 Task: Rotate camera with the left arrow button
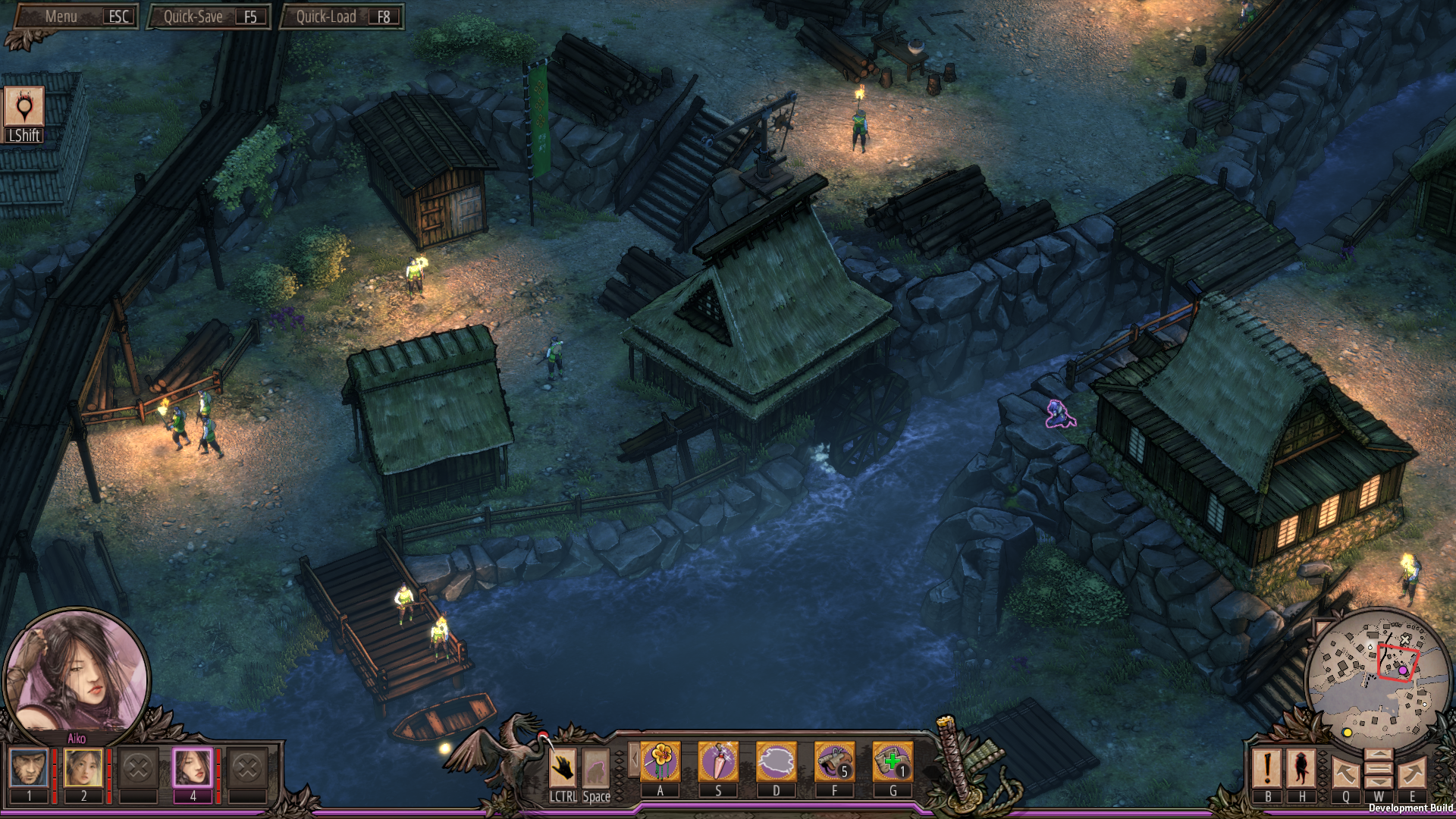point(1345,773)
